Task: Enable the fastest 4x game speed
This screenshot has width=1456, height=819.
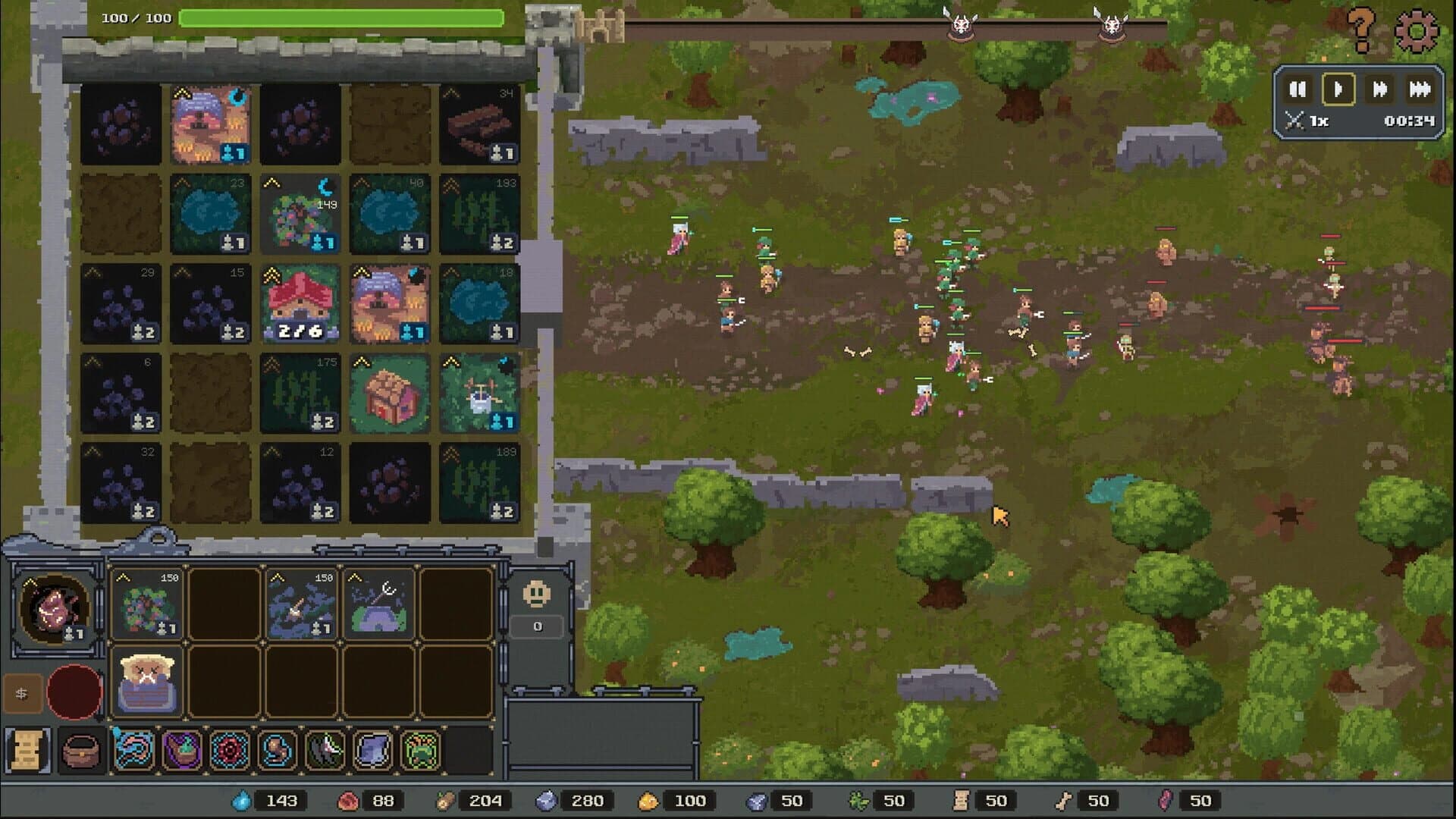Action: 1419,89
